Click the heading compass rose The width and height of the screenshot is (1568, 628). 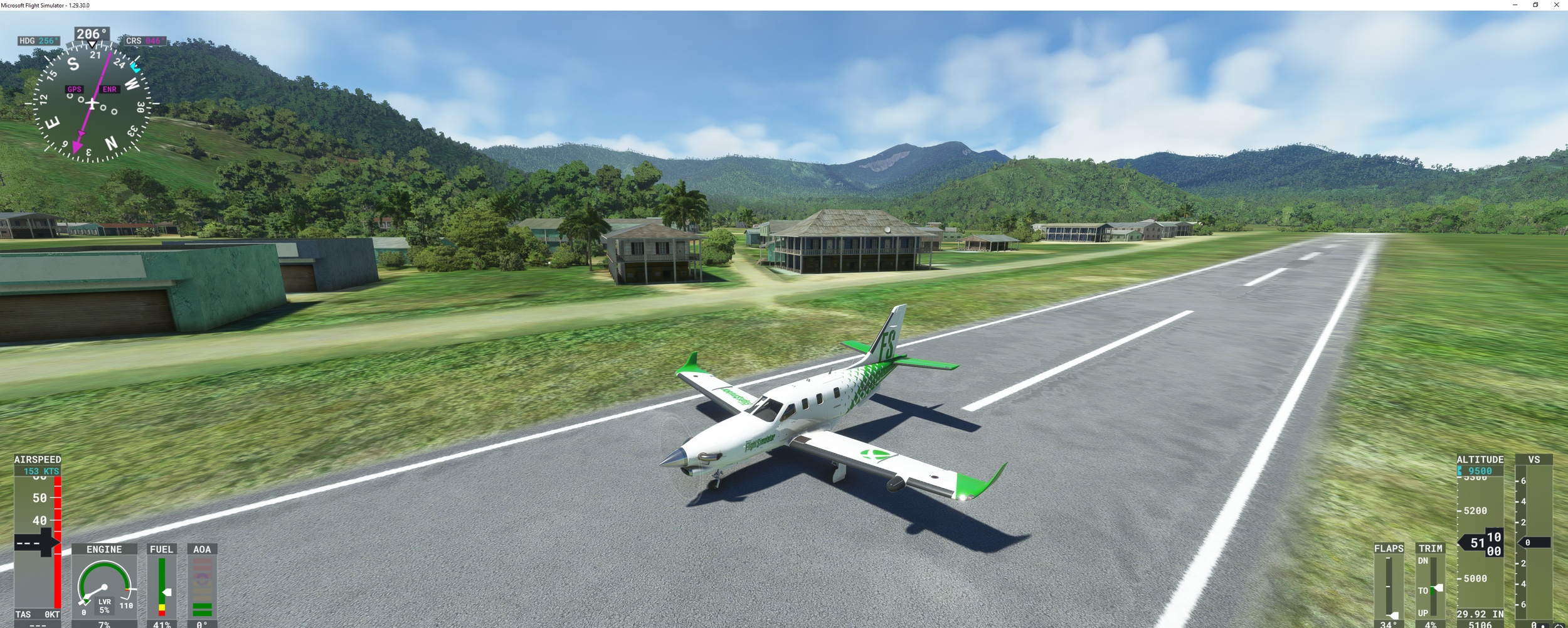(92, 104)
